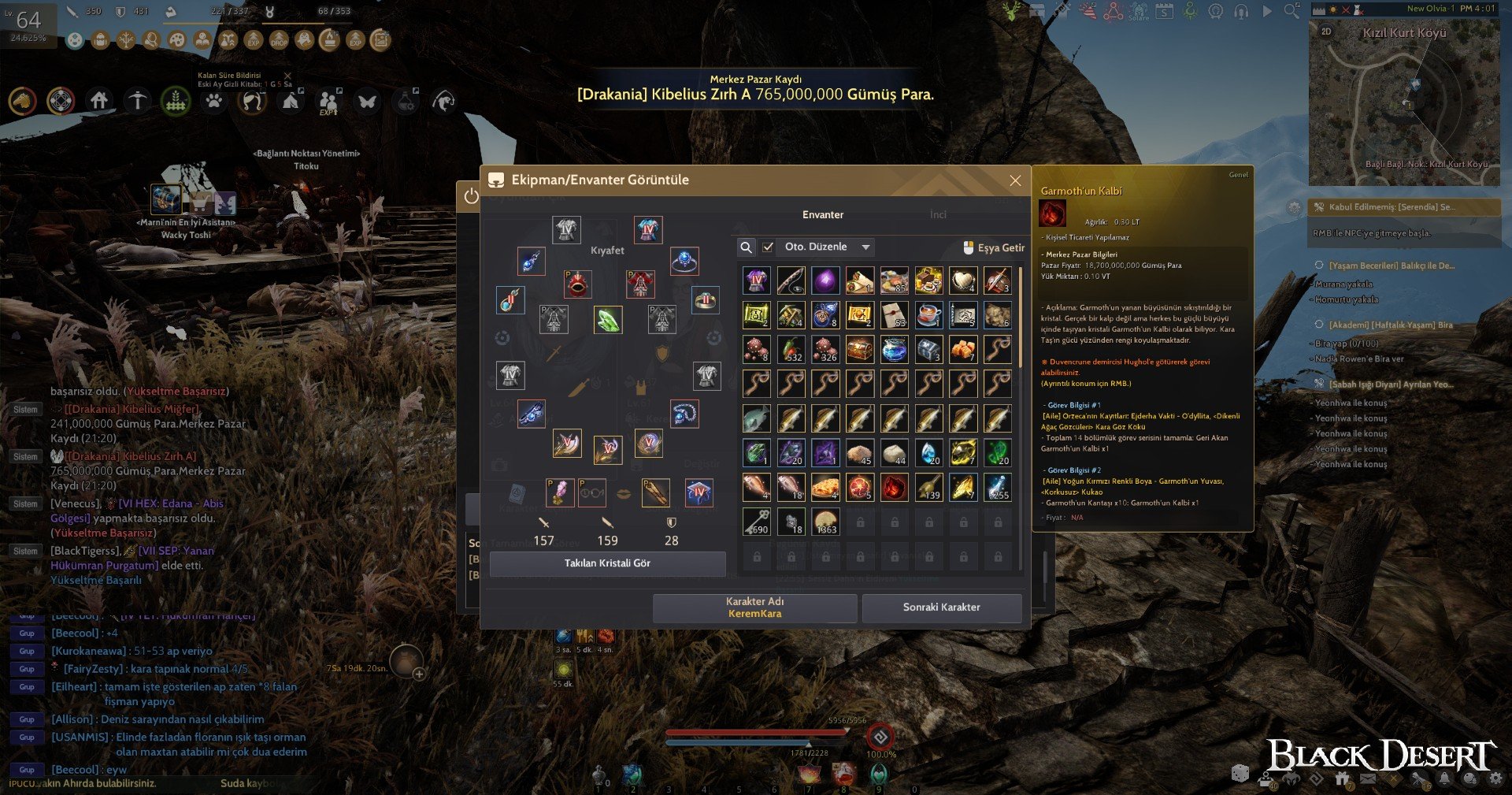Go to Sonraki Karakter
Viewport: 1512px width, 795px height.
point(941,607)
